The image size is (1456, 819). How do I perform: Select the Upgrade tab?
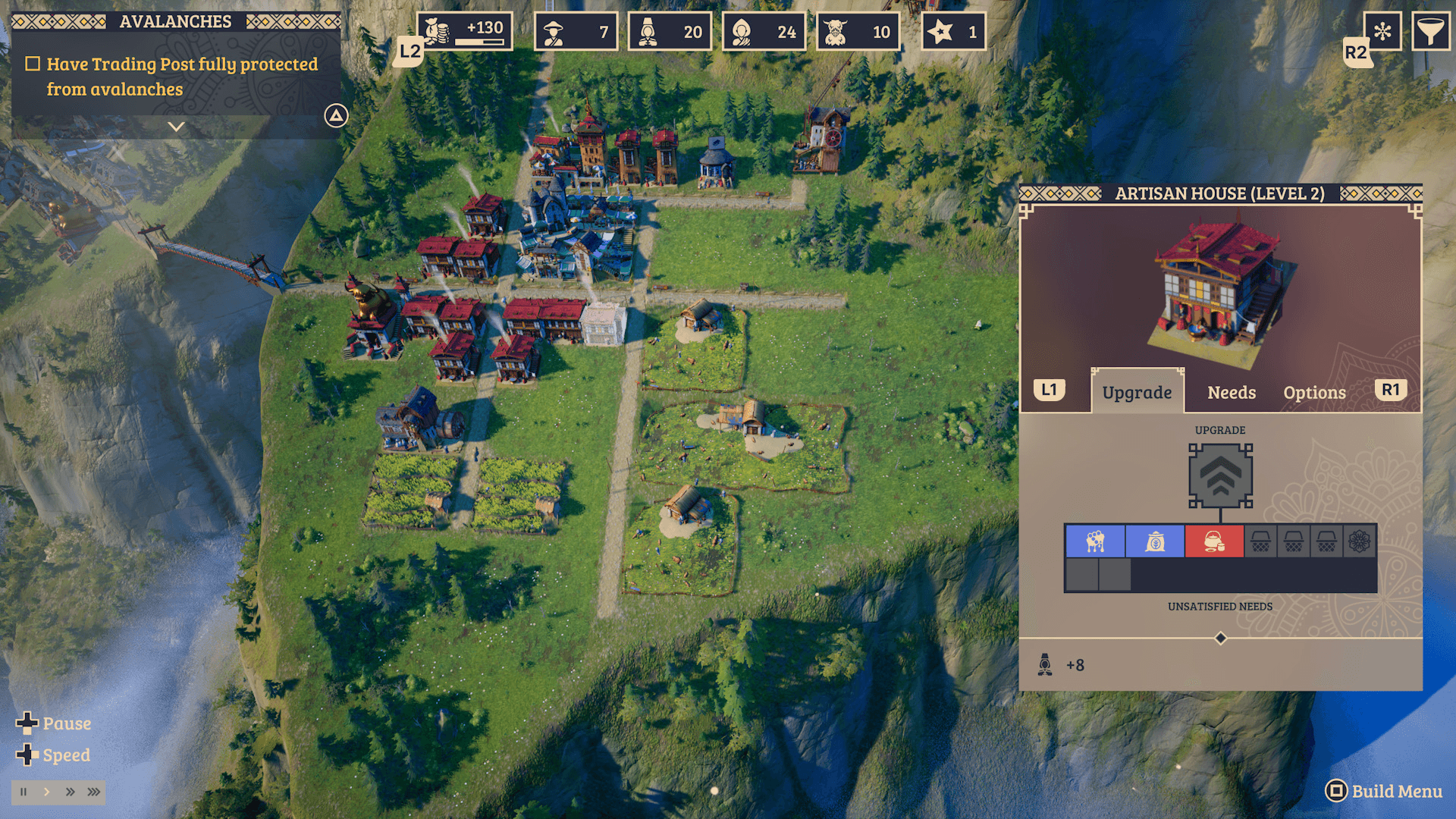tap(1137, 393)
